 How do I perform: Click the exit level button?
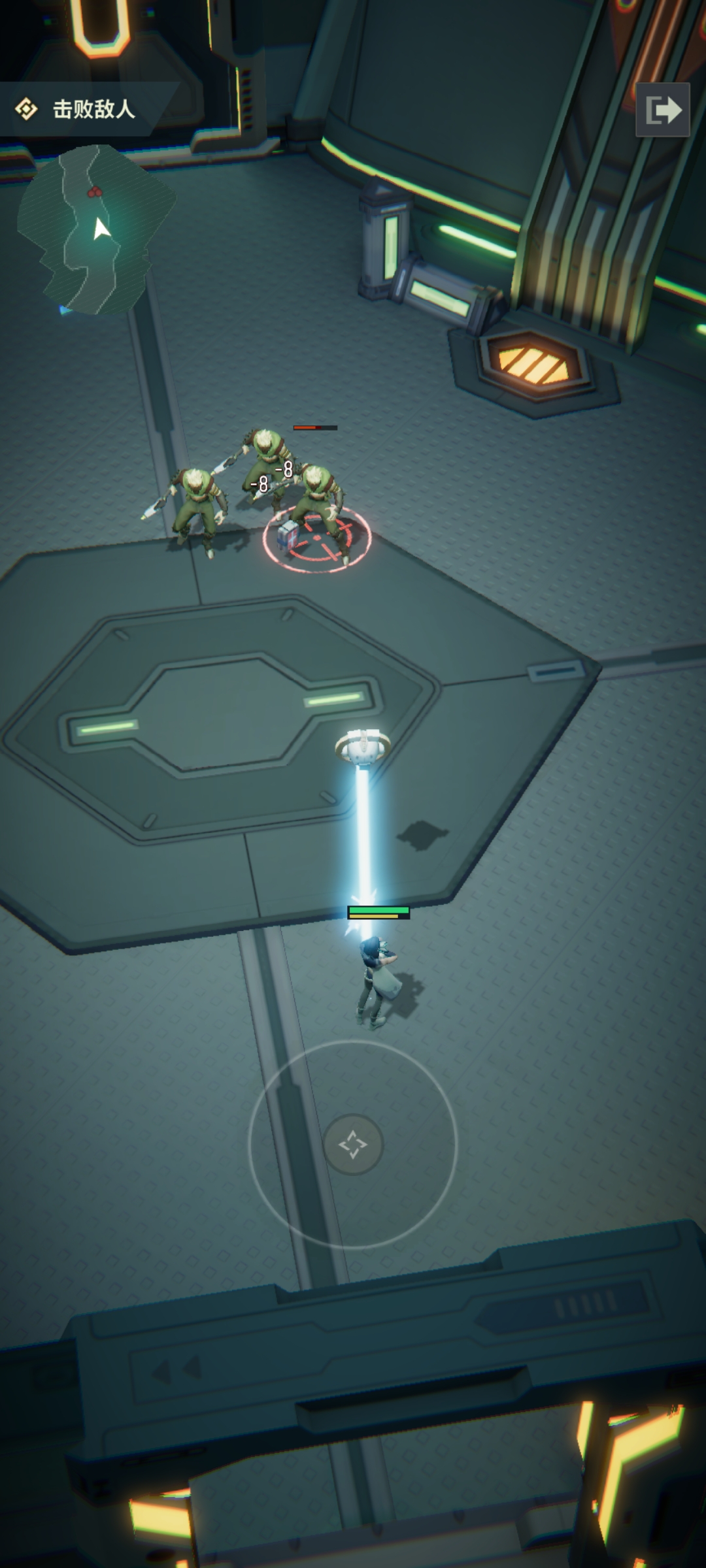(x=662, y=110)
